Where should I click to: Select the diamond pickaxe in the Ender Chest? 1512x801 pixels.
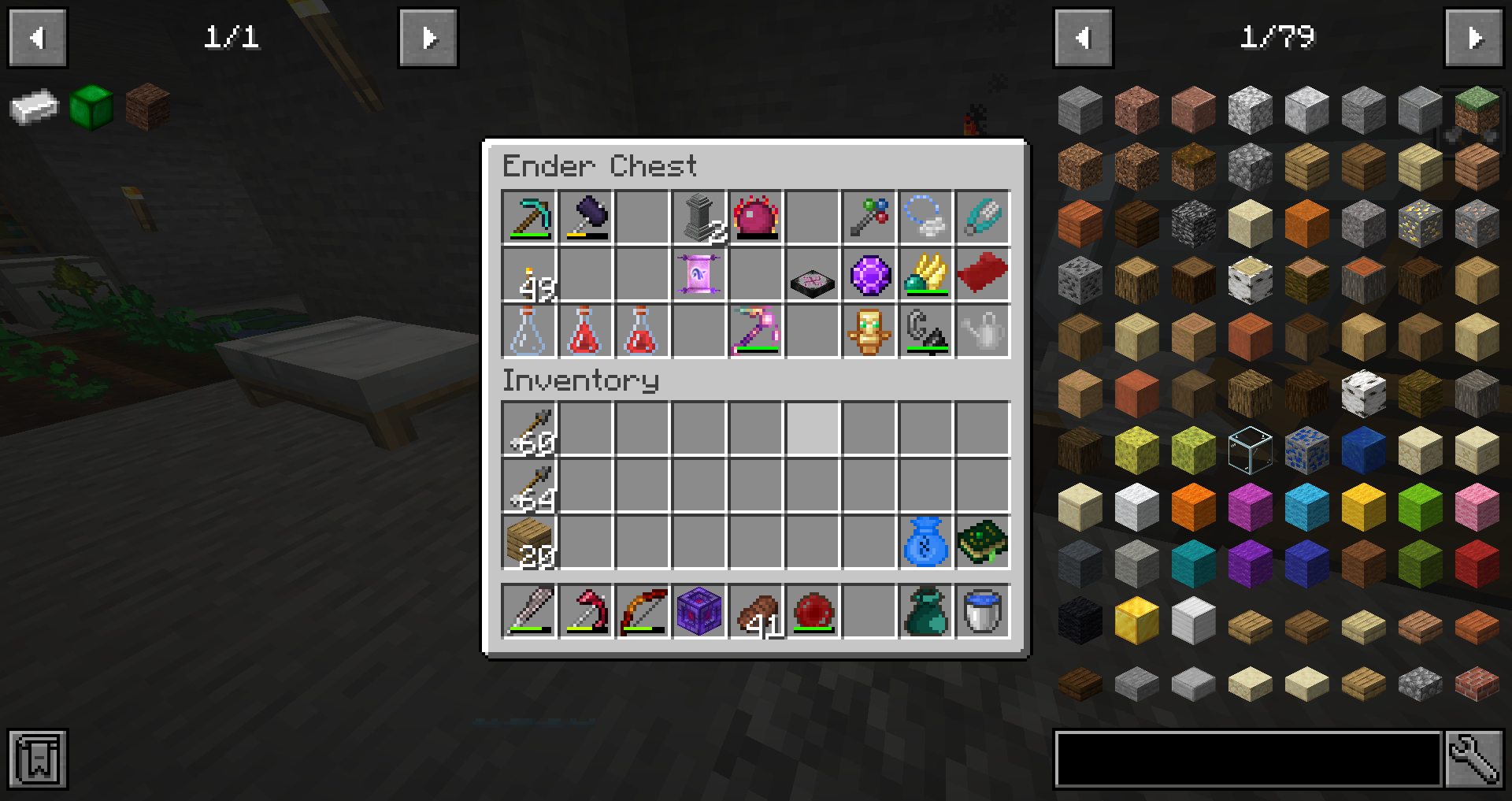pos(529,218)
